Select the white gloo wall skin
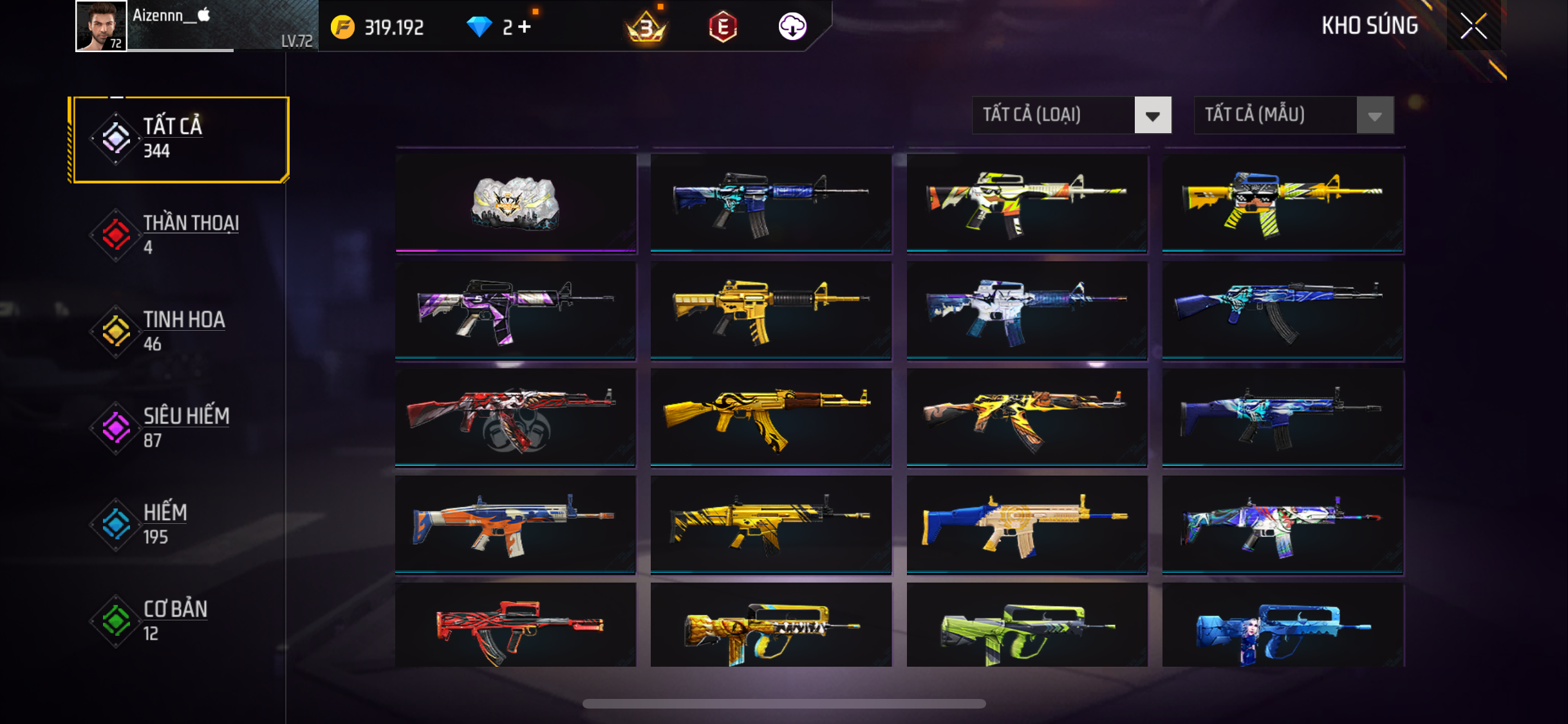The width and height of the screenshot is (1568, 724). 516,203
